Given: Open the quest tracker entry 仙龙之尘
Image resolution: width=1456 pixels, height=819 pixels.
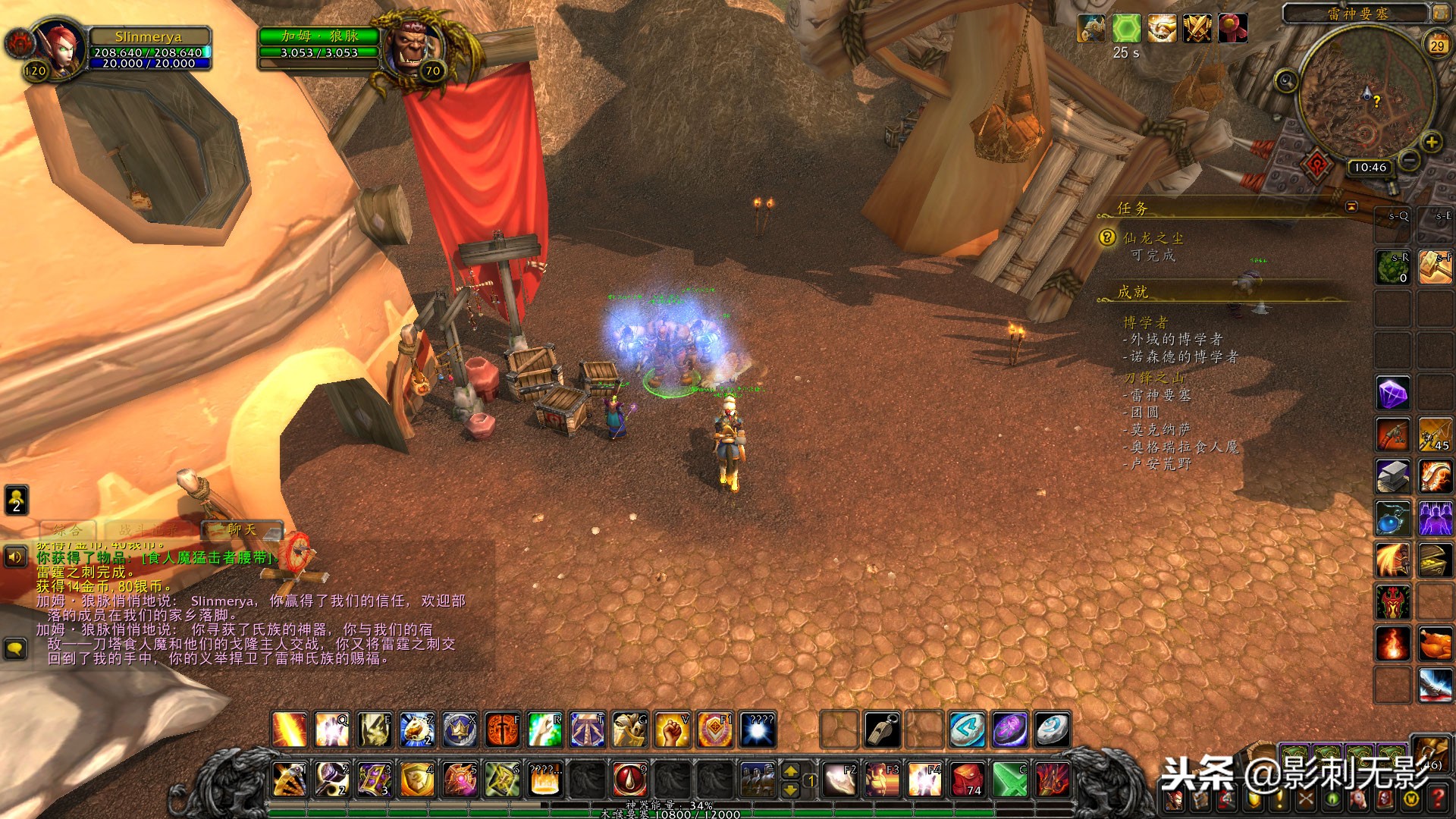Looking at the screenshot, I should tap(1153, 238).
